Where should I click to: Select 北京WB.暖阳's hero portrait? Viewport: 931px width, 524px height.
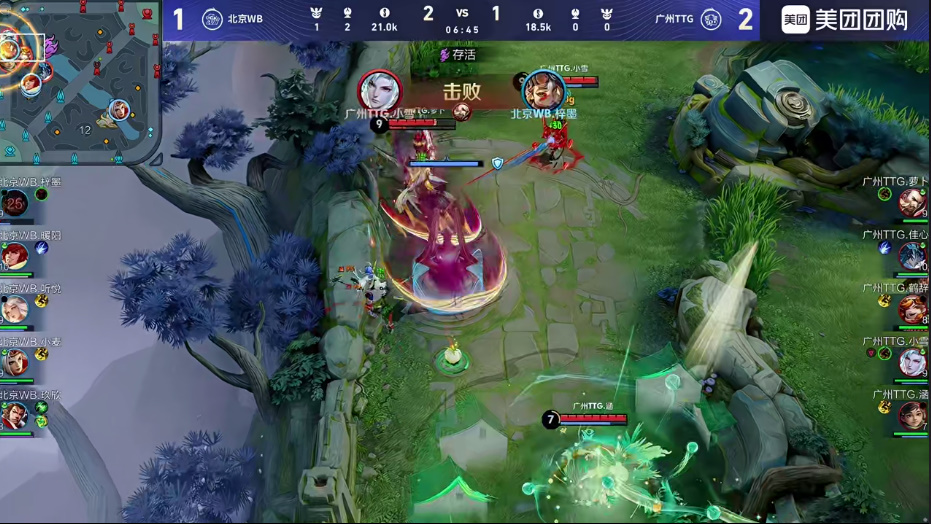click(14, 256)
